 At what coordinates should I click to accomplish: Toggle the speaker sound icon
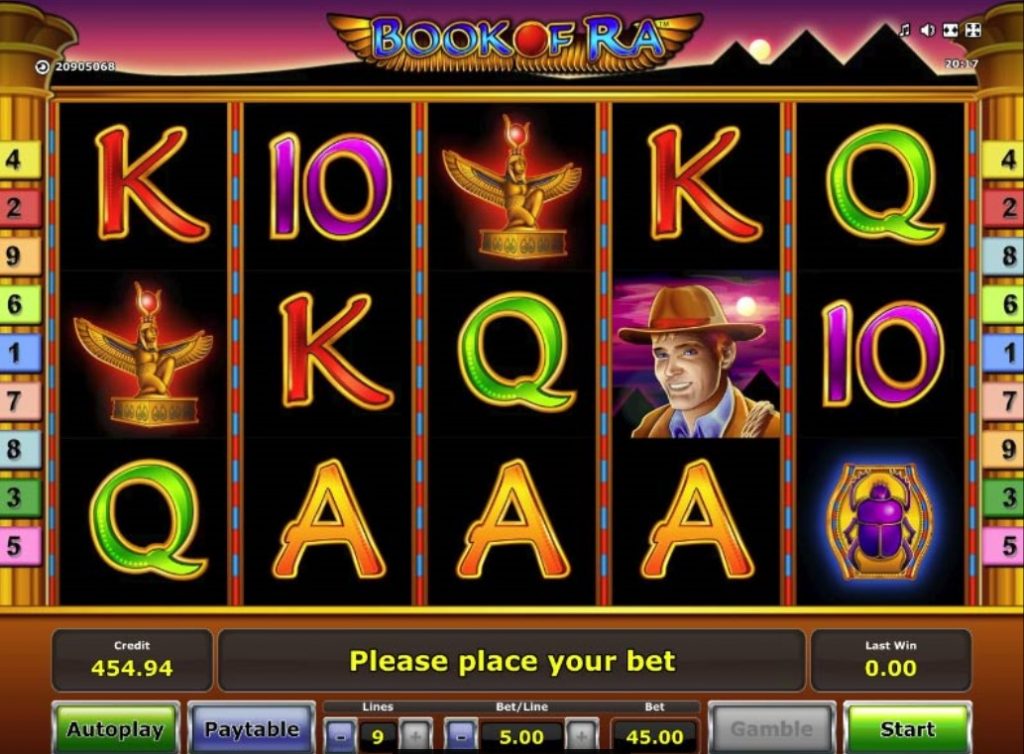tap(927, 30)
